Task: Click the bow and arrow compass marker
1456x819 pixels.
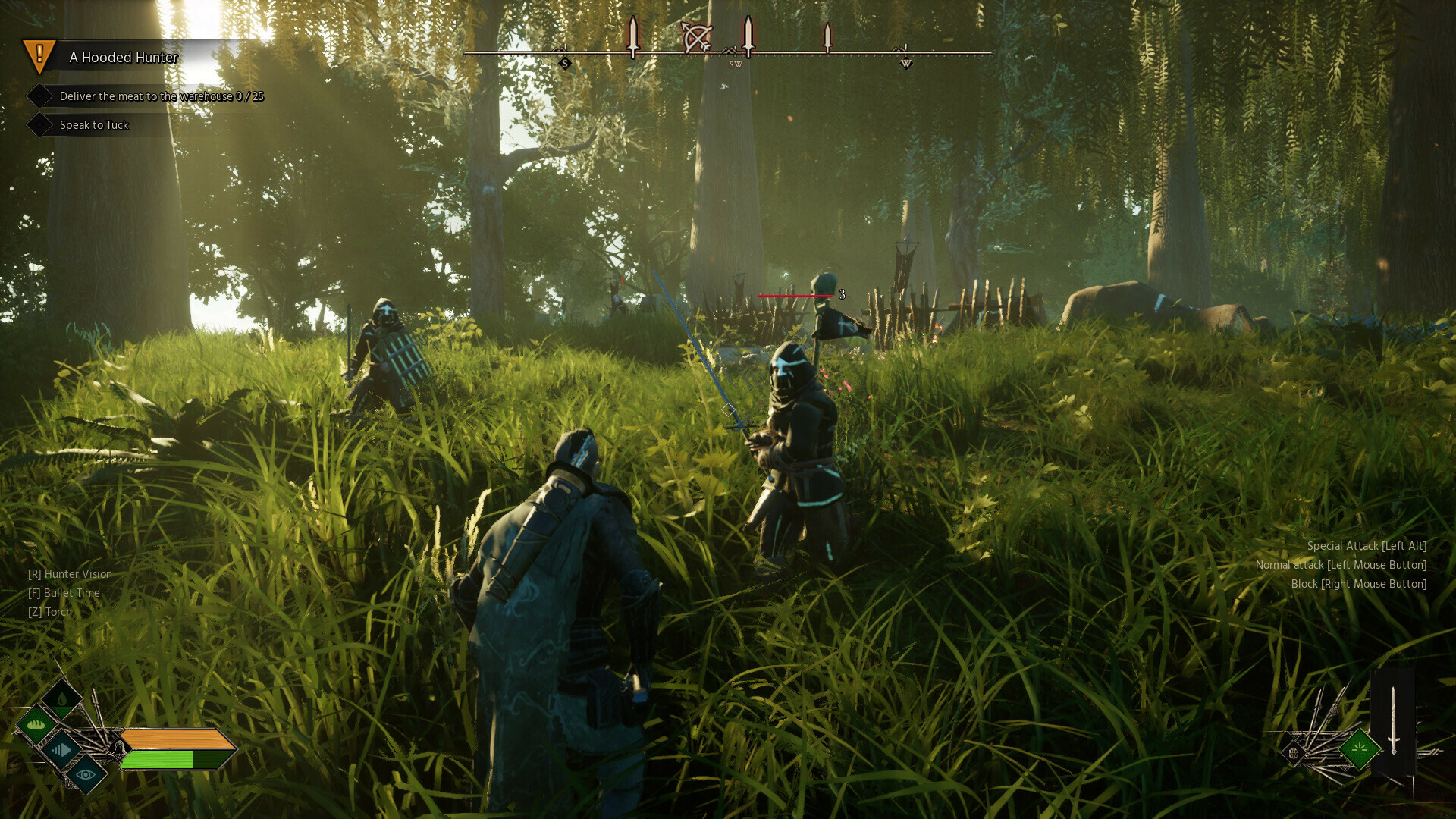Action: click(x=695, y=37)
